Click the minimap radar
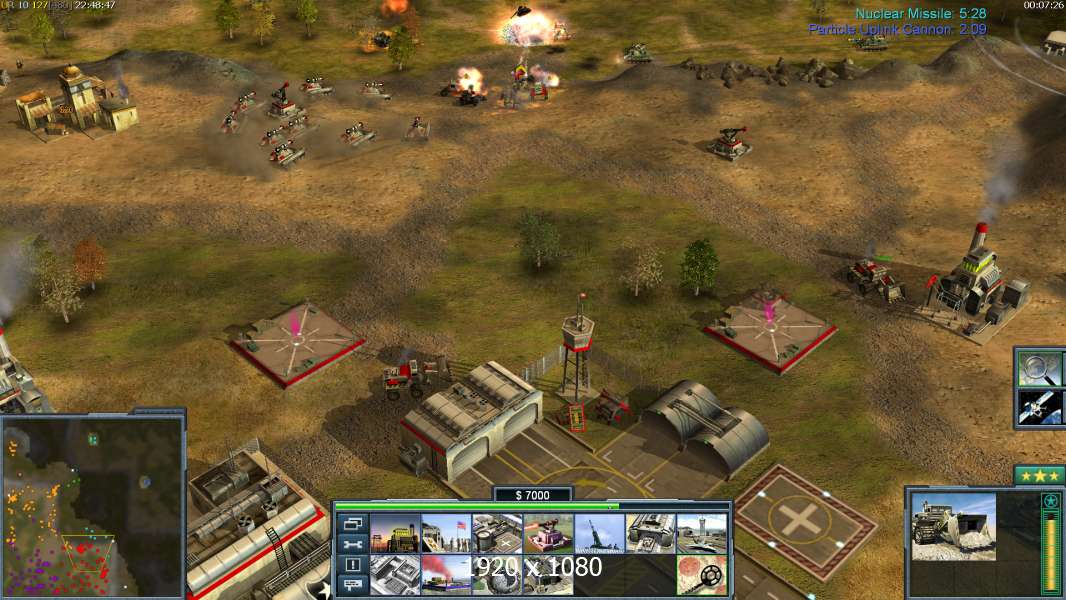Image resolution: width=1066 pixels, height=600 pixels. coord(92,507)
